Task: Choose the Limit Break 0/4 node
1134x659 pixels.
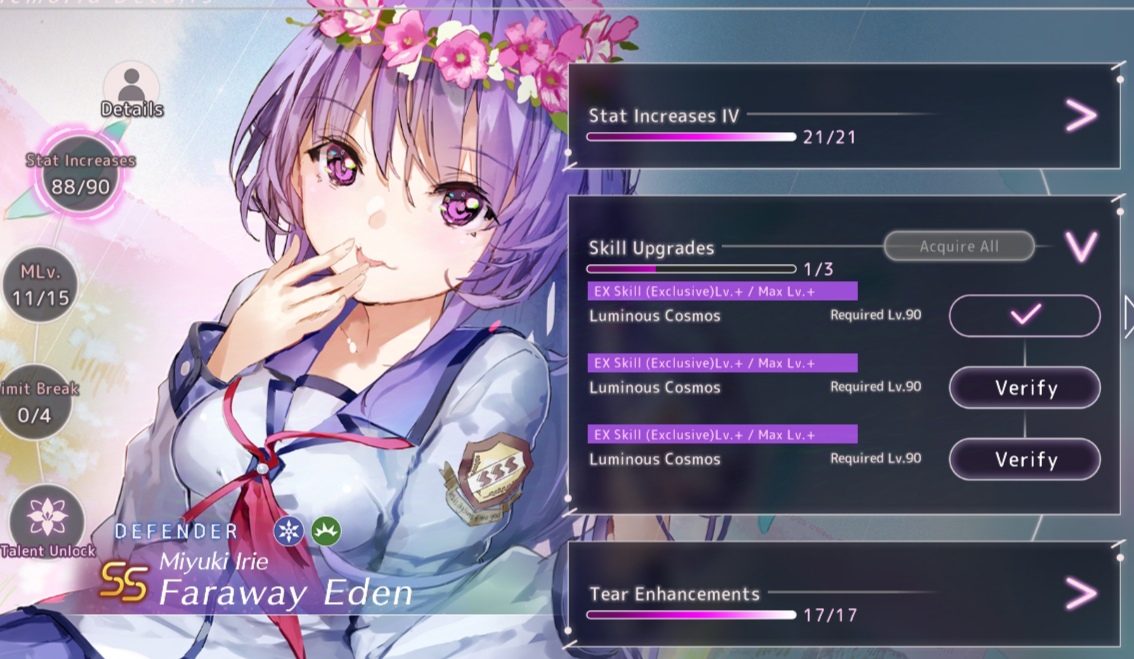Action: tap(35, 400)
